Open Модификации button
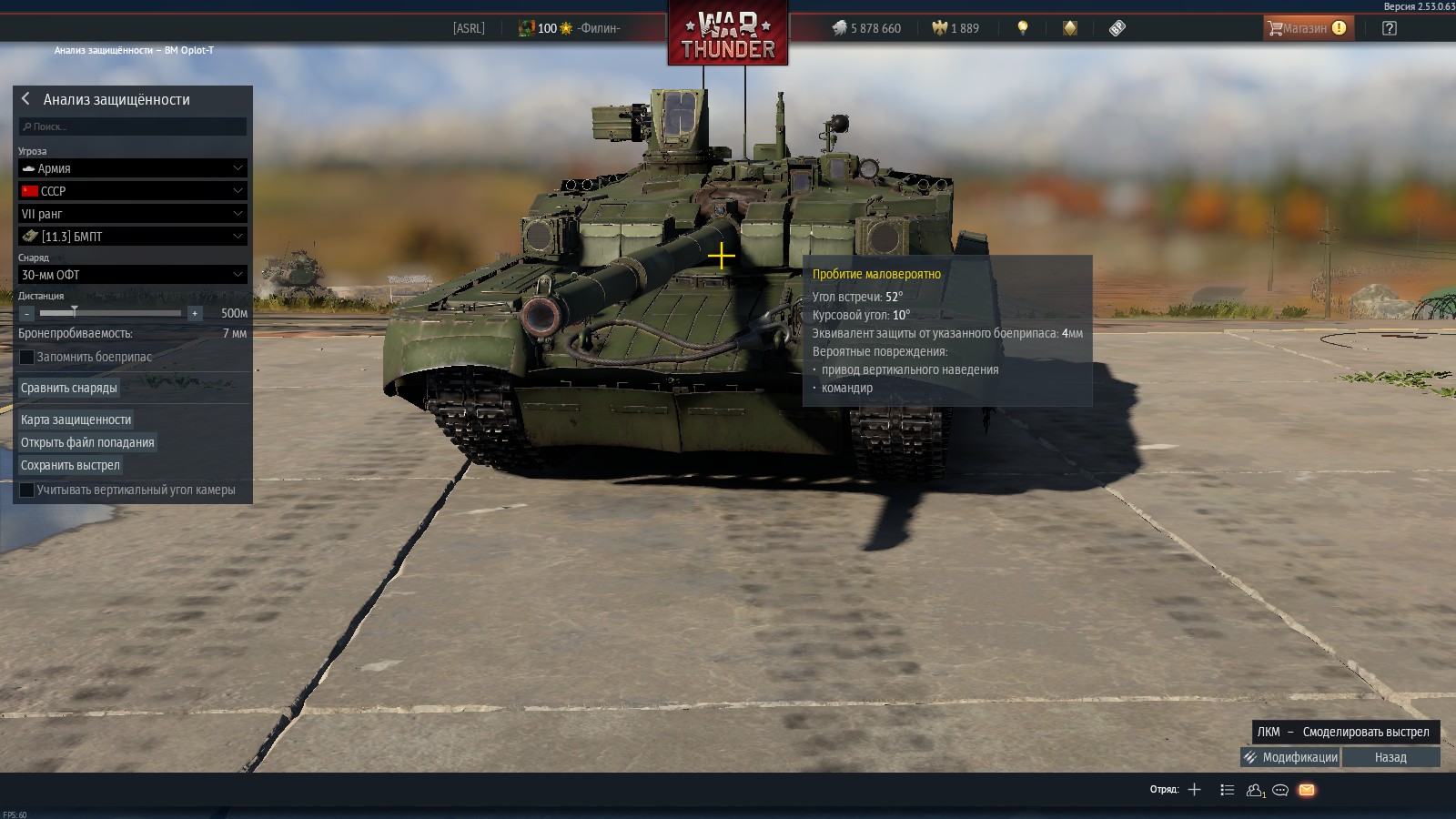The width and height of the screenshot is (1456, 819). pos(1290,757)
